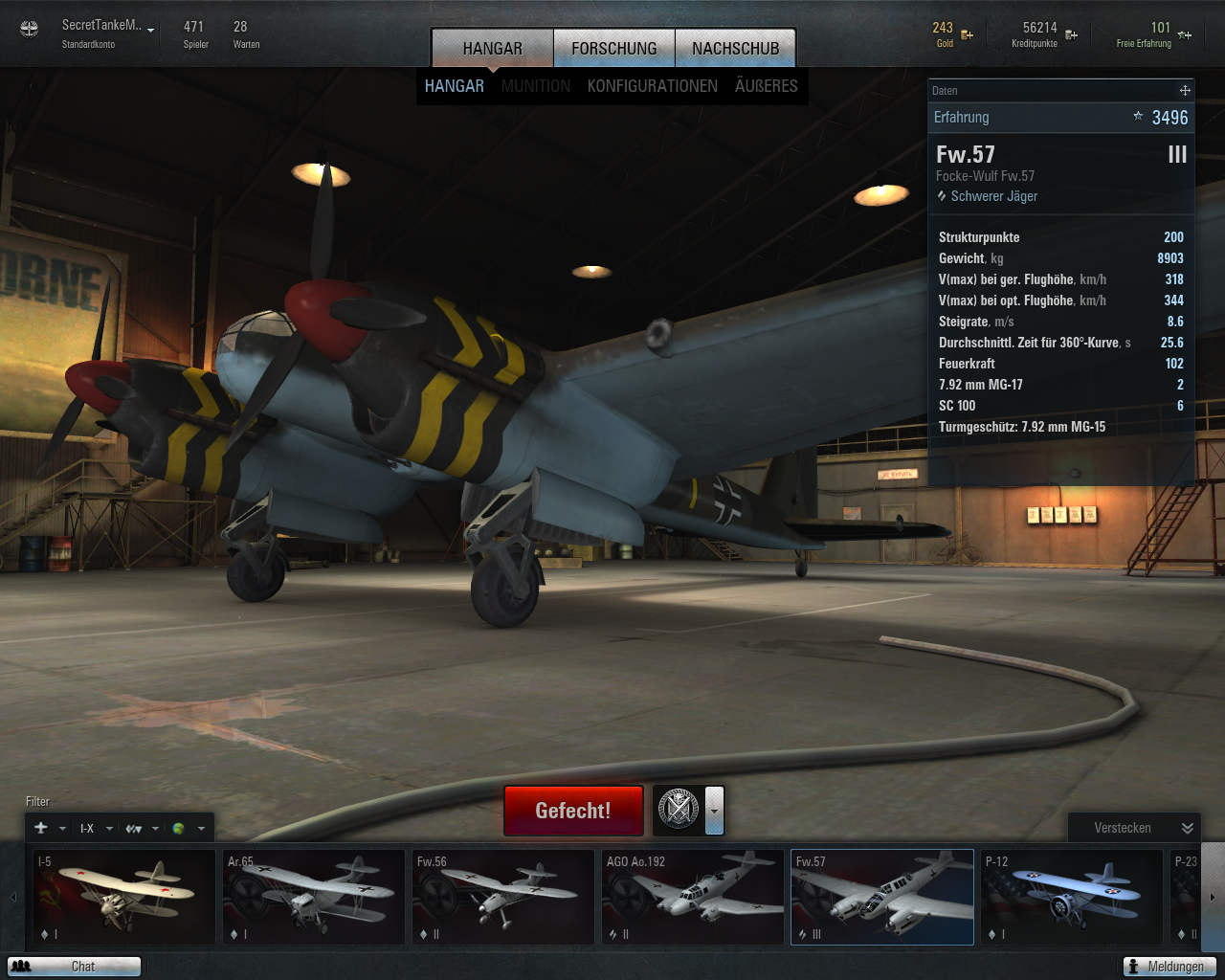Select the Äußeres submenu
This screenshot has width=1225, height=980.
coord(766,86)
